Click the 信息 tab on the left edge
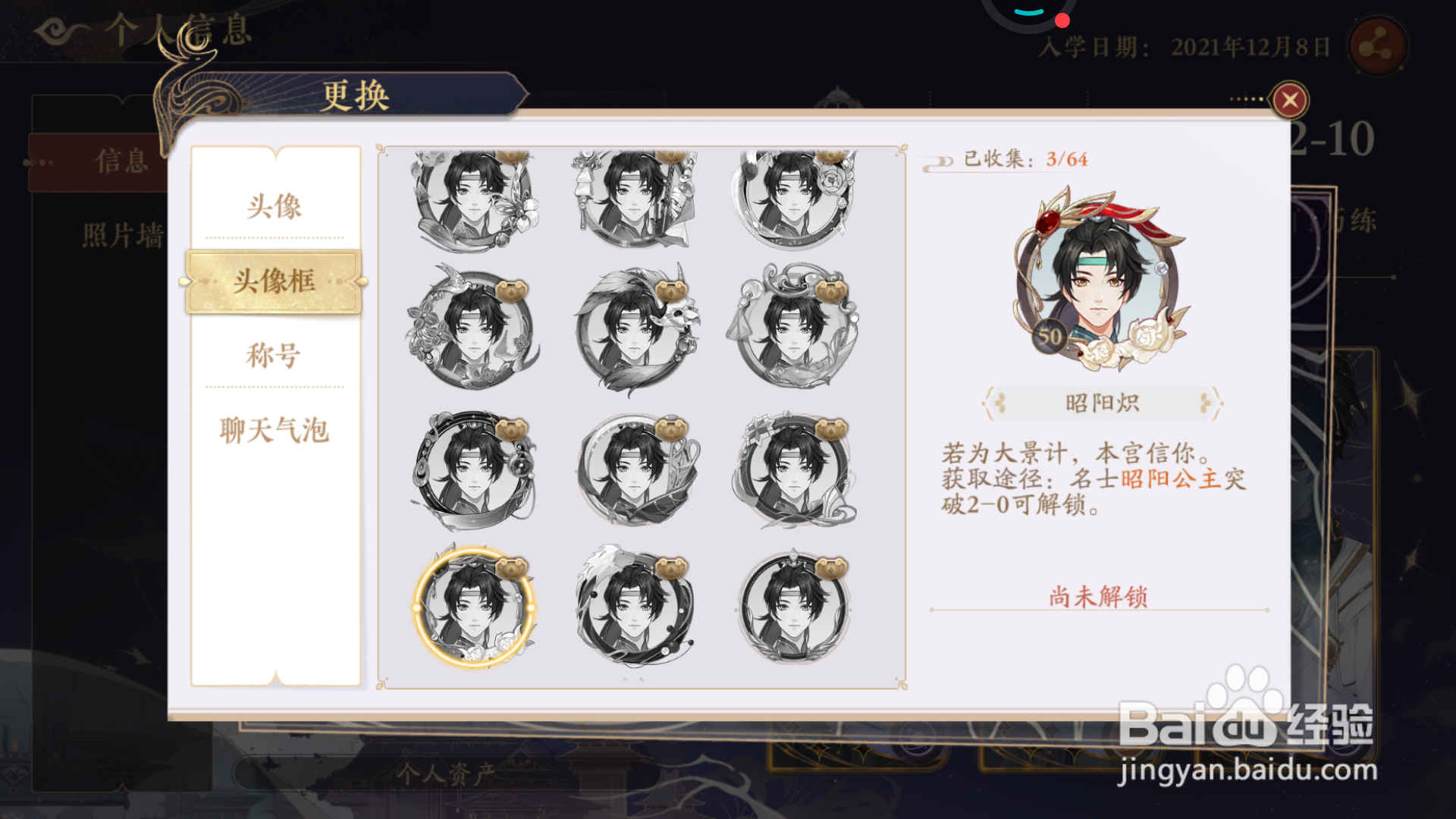 click(x=124, y=162)
